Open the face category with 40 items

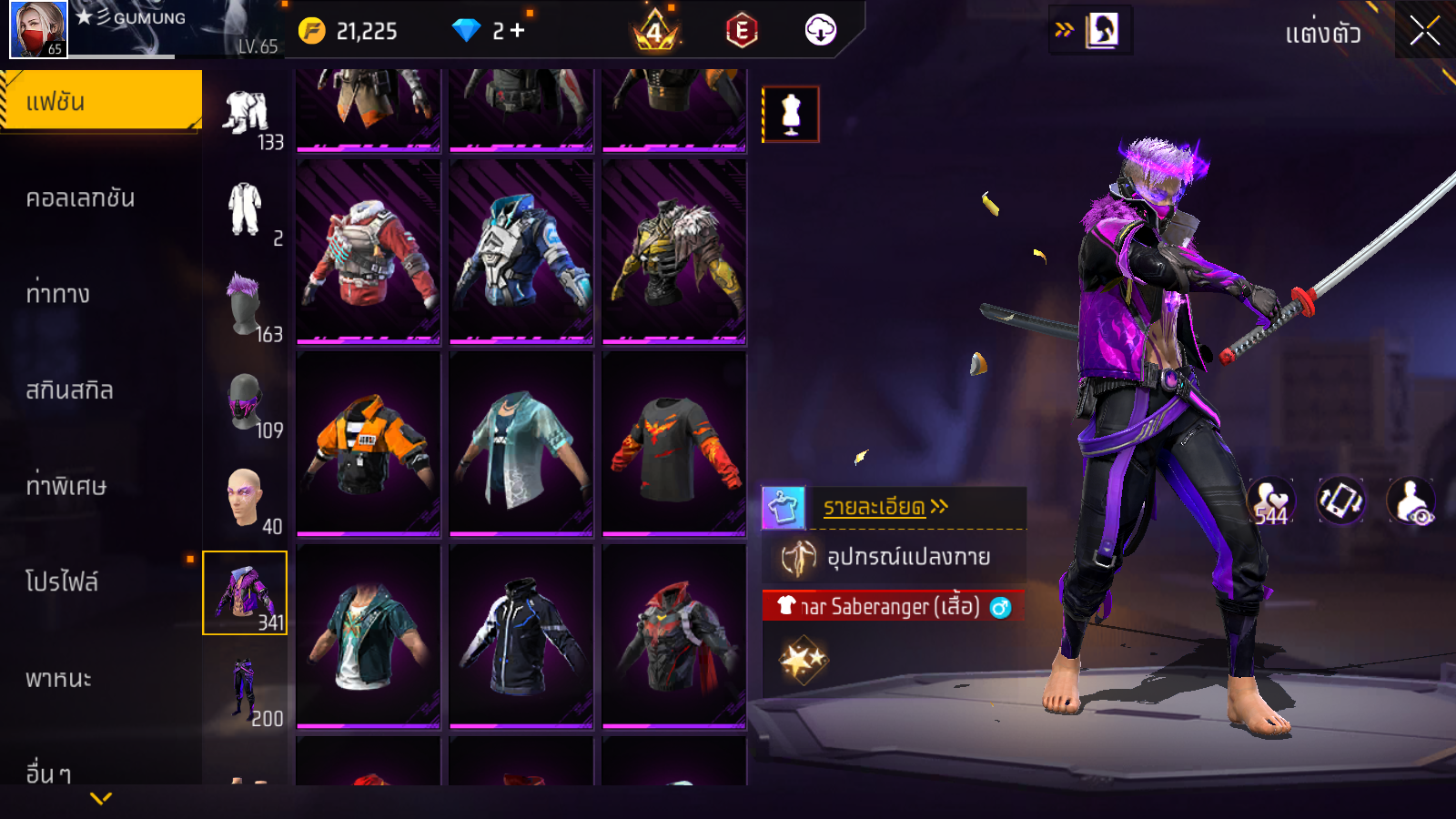(245, 498)
